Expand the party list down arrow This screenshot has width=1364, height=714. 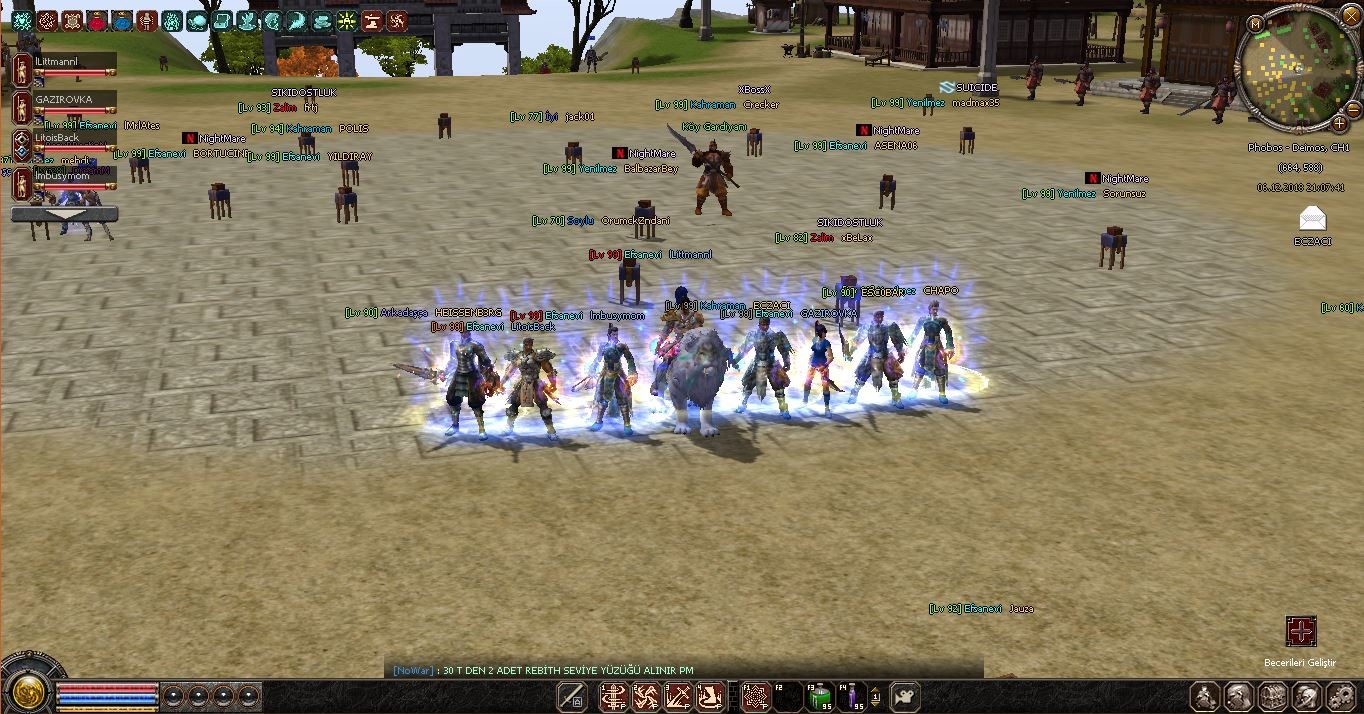point(64,214)
